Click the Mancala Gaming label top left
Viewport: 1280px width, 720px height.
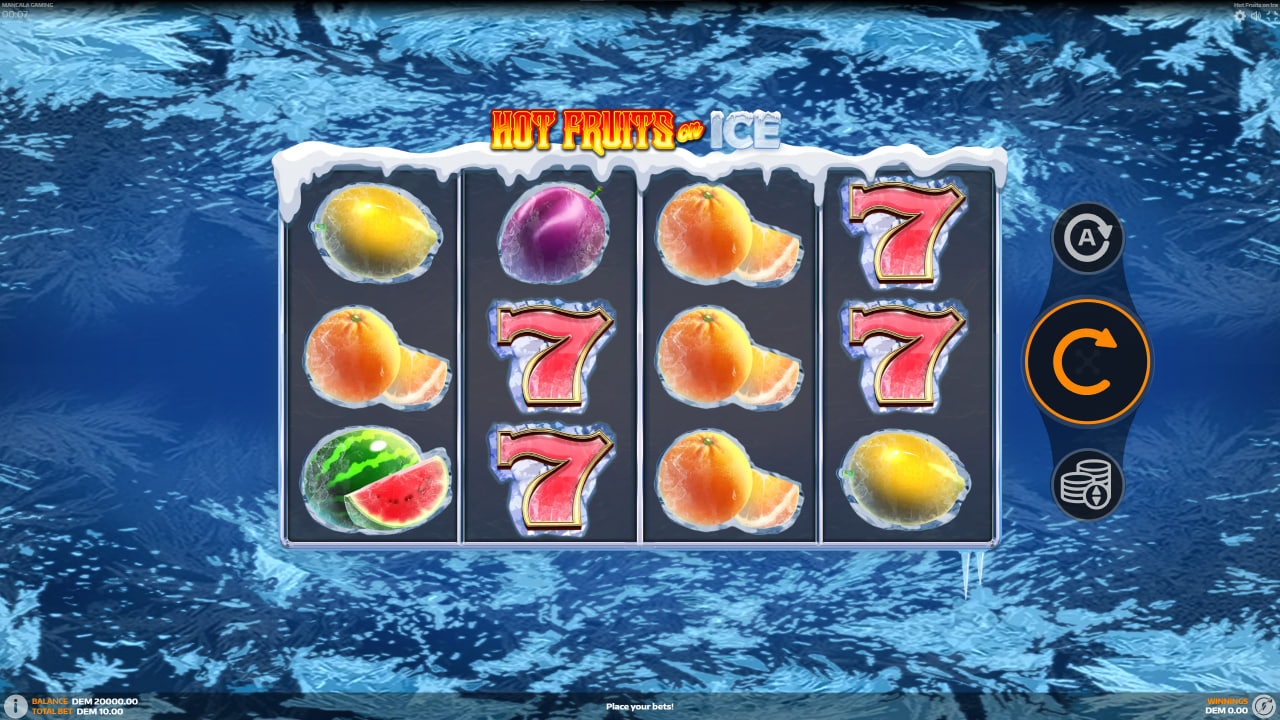pyautogui.click(x=30, y=5)
